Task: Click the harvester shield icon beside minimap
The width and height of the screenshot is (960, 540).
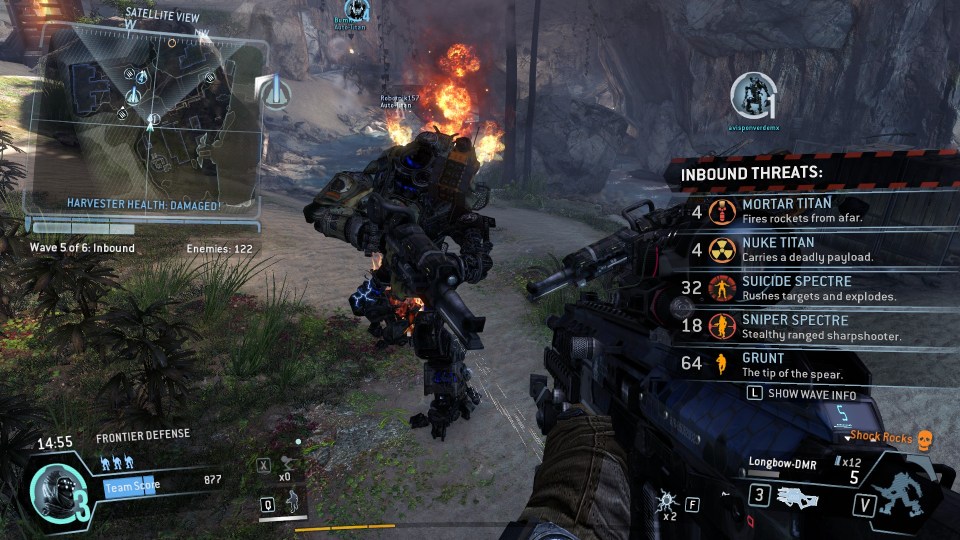Action: [x=275, y=93]
